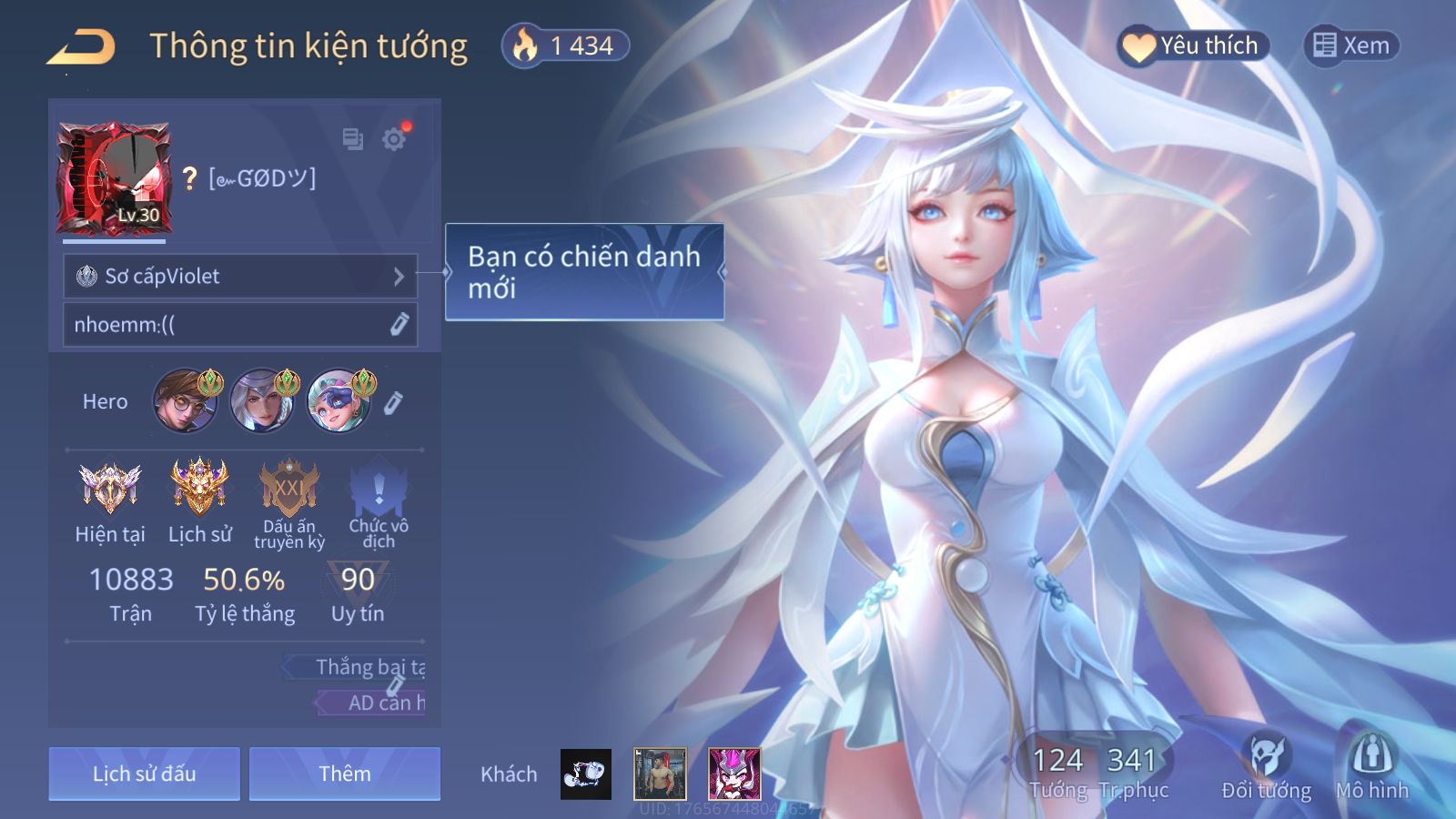Open the Sơ cấp Violet title row
The height and width of the screenshot is (819, 1456).
(x=240, y=276)
